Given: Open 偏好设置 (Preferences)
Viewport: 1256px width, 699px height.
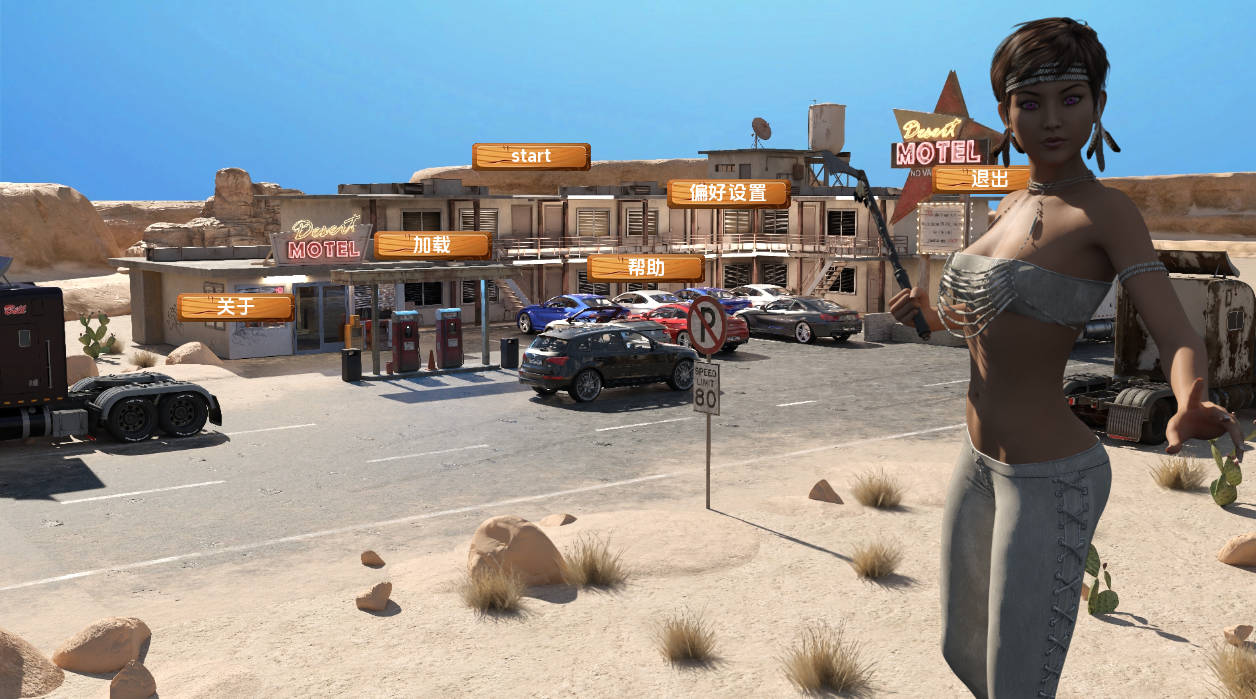Looking at the screenshot, I should tap(728, 193).
